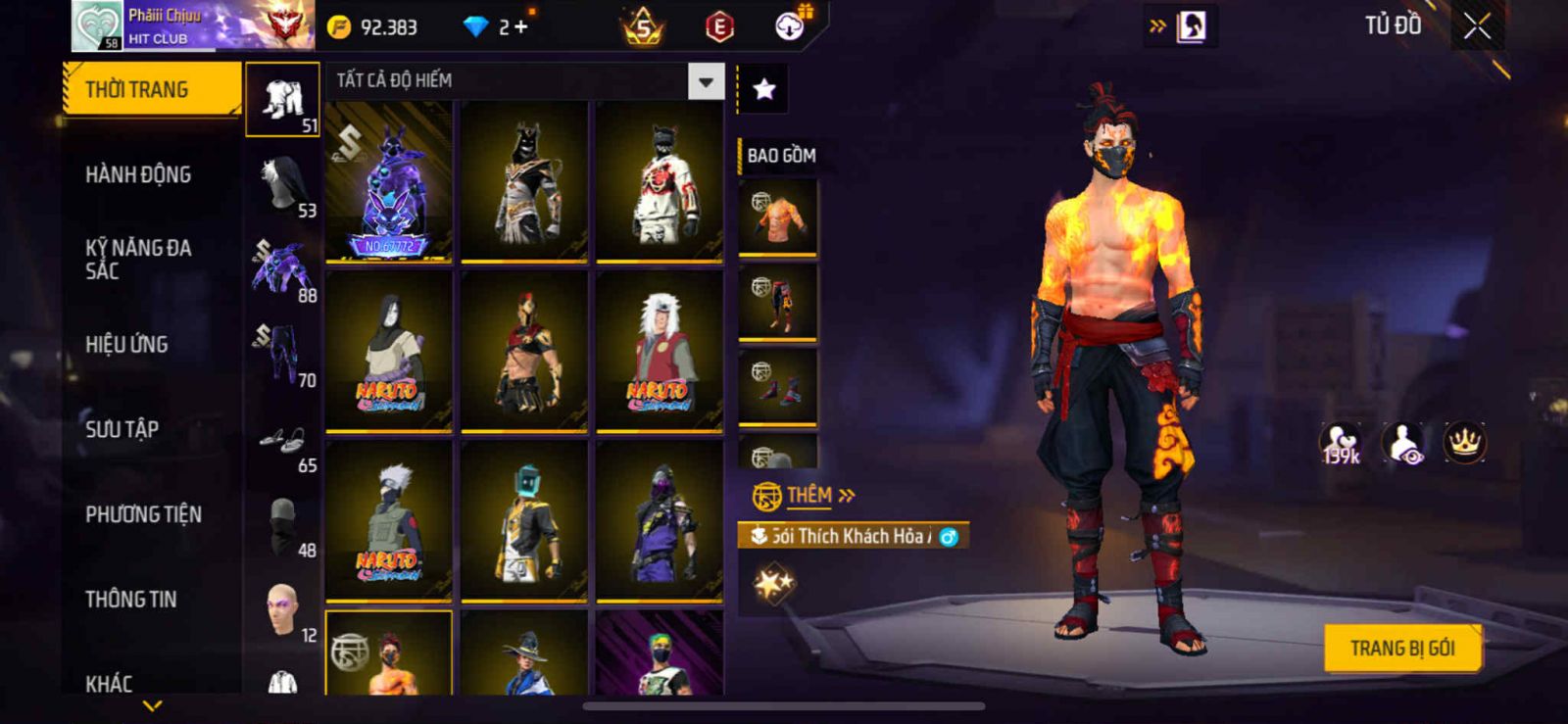Toggle the star favorites filter
The image size is (1568, 724).
pyautogui.click(x=763, y=90)
